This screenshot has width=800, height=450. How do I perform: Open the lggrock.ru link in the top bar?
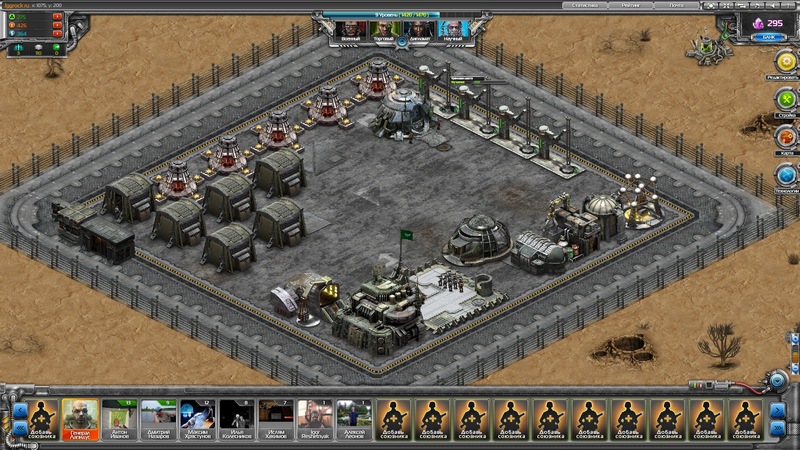18,5
